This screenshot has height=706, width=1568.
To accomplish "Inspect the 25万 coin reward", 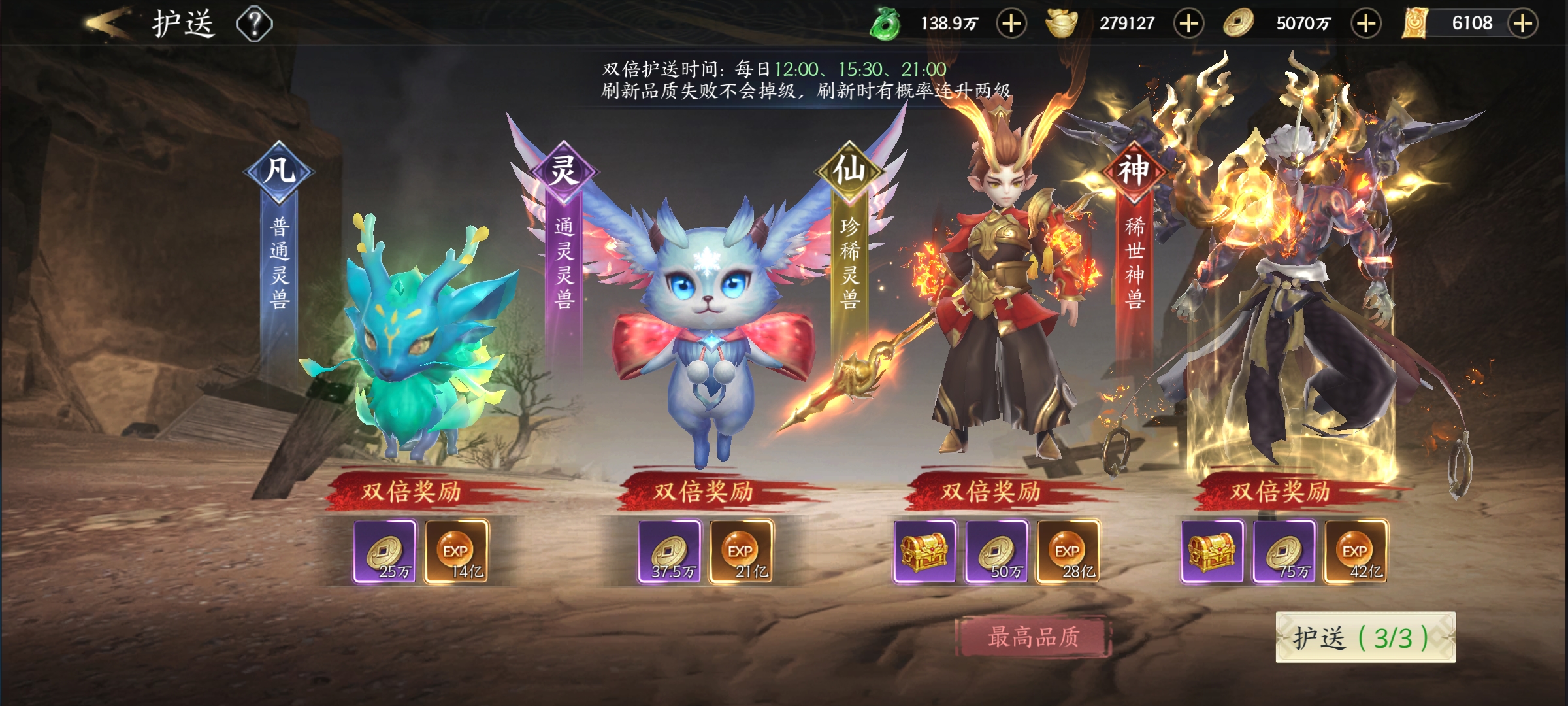I will pos(385,552).
